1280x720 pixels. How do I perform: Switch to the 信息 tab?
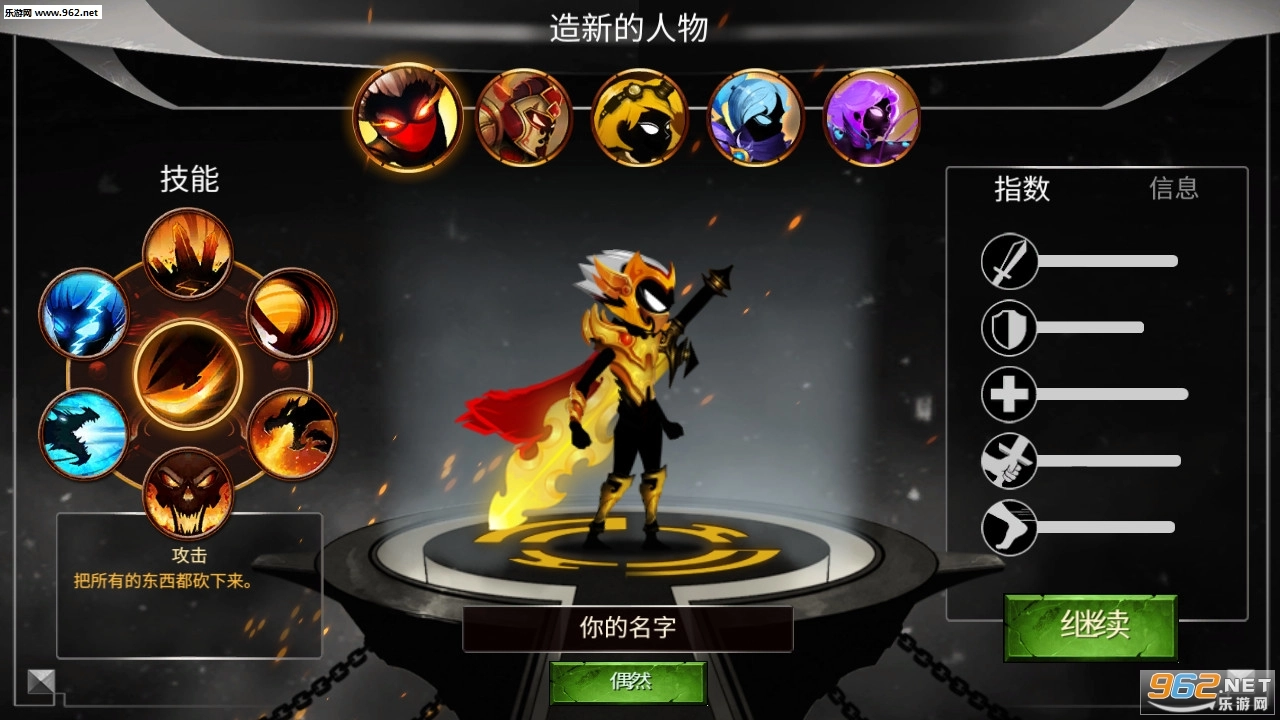tap(1172, 189)
